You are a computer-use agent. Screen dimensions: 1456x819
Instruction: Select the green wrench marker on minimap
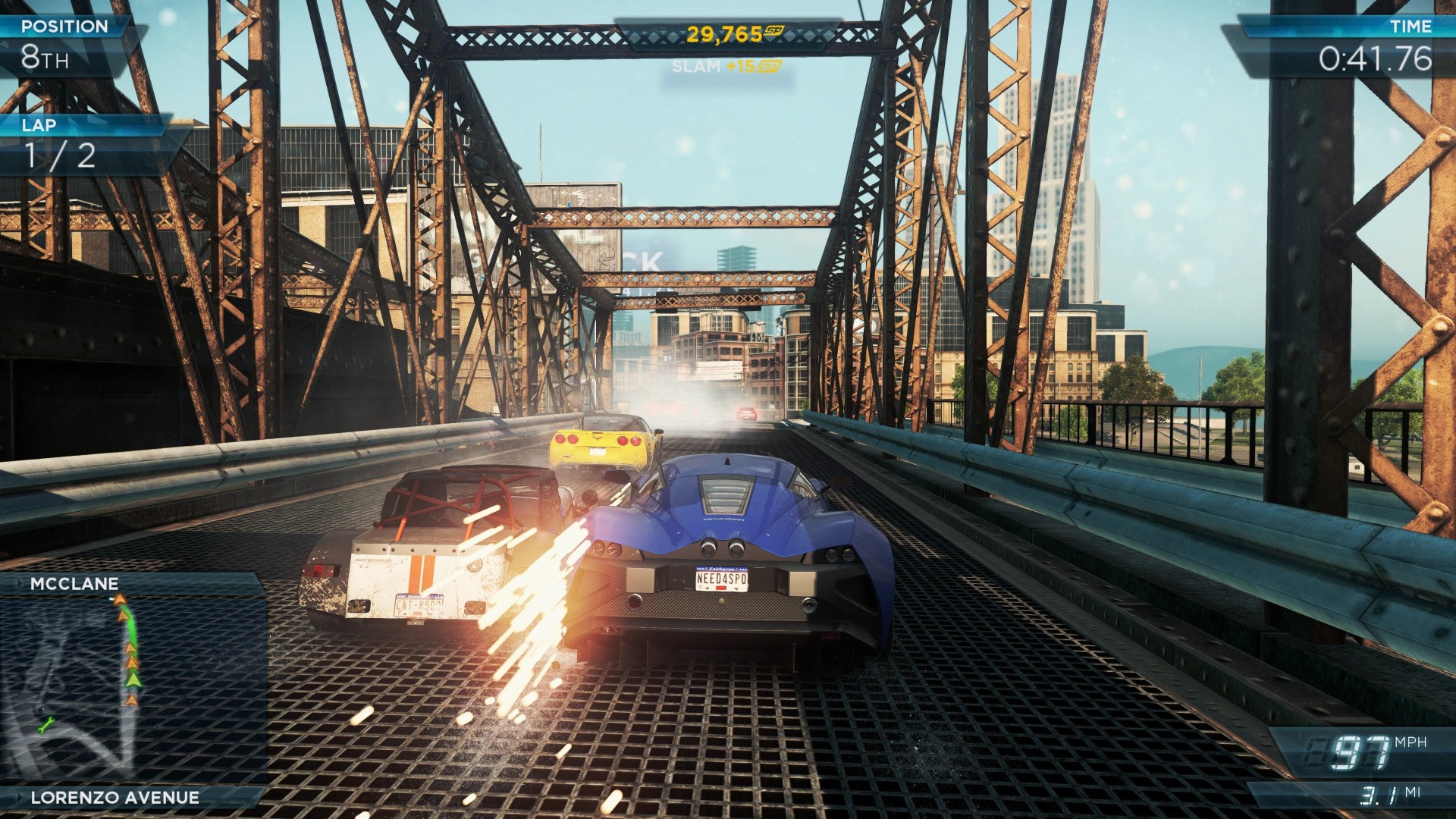pyautogui.click(x=47, y=724)
